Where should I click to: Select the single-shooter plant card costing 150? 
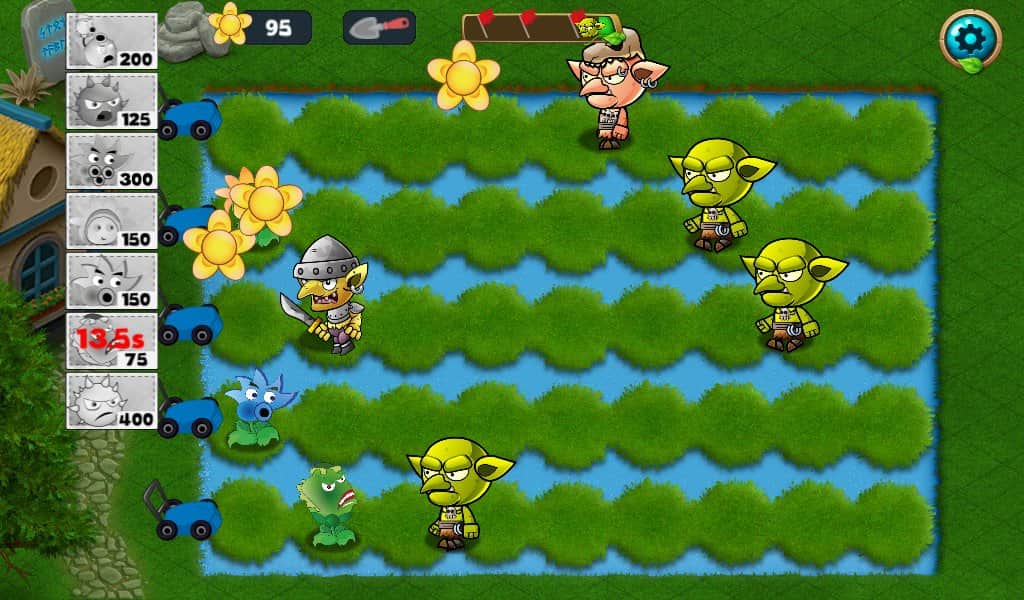point(111,281)
